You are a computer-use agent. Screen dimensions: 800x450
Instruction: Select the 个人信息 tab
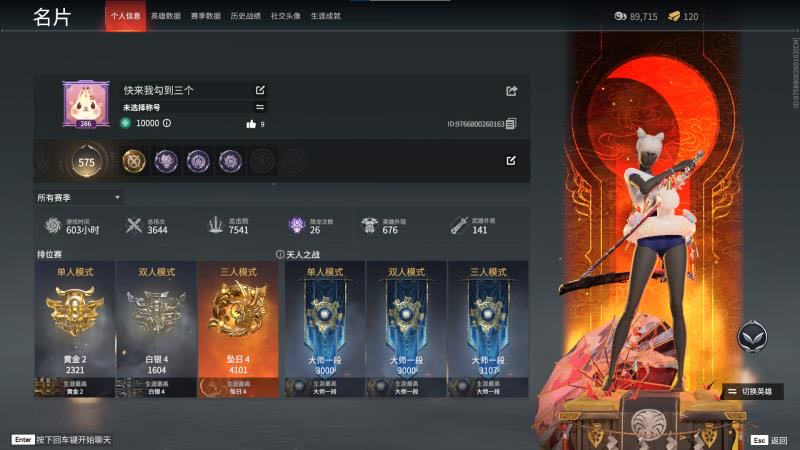coord(126,17)
